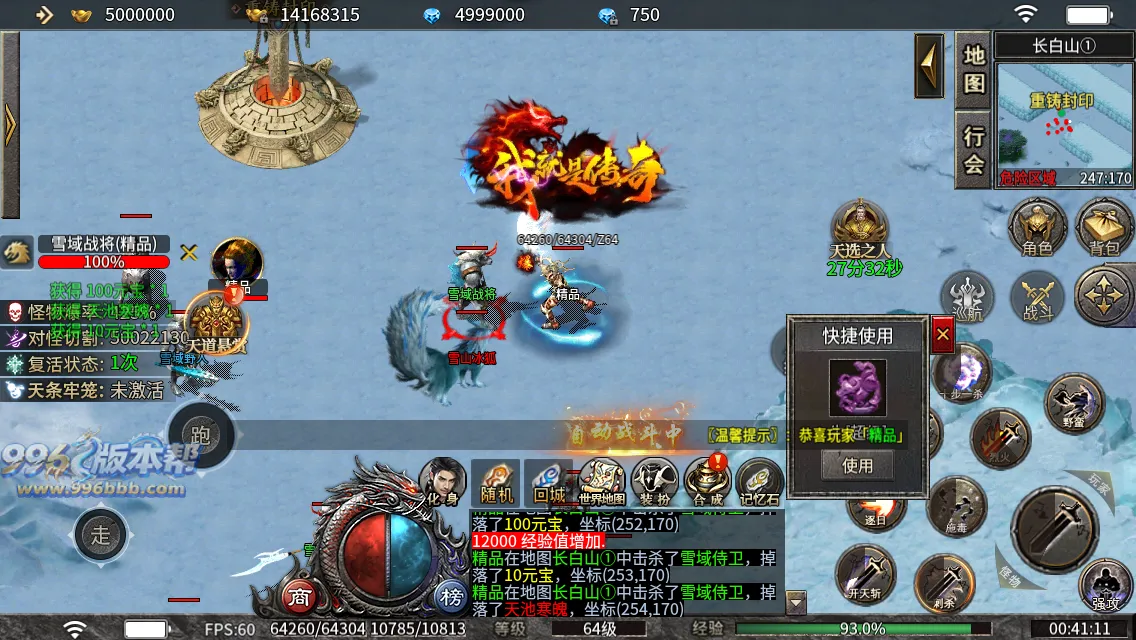The height and width of the screenshot is (640, 1136).
Task: Open the 行会 guild button
Action: (974, 148)
